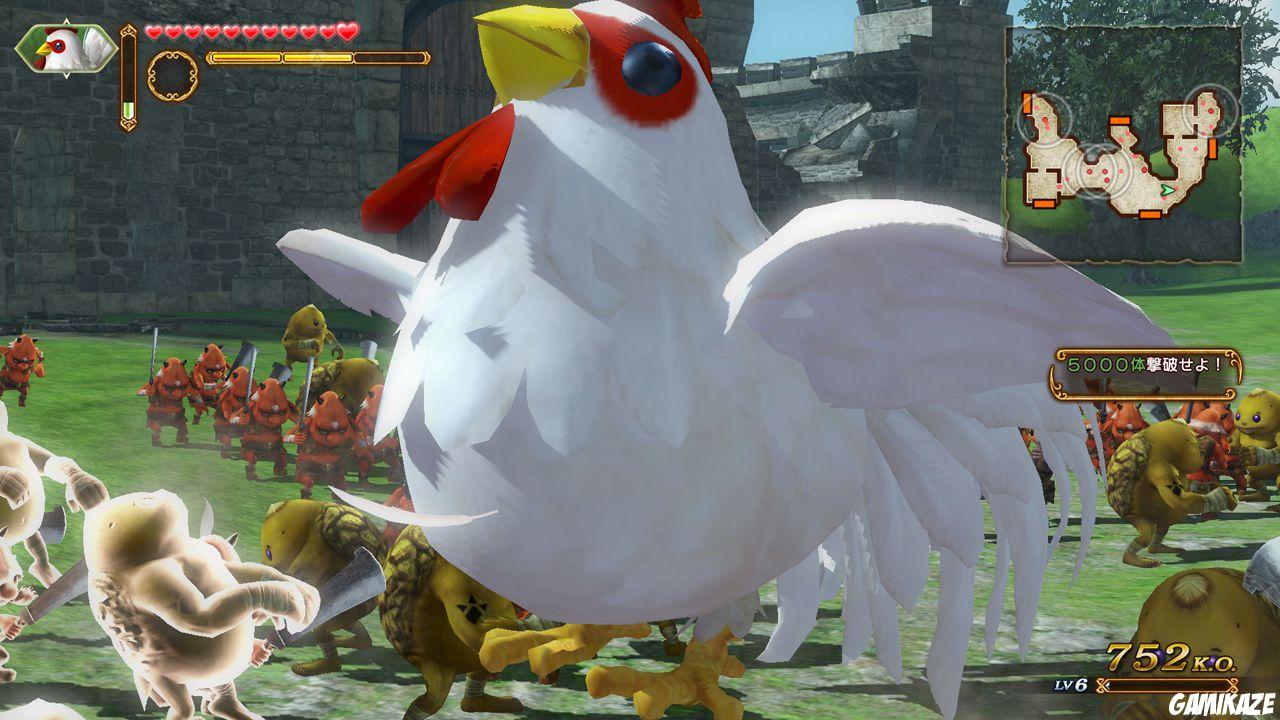Click the circular special attack gauge frame
1280x720 pixels.
[x=171, y=74]
